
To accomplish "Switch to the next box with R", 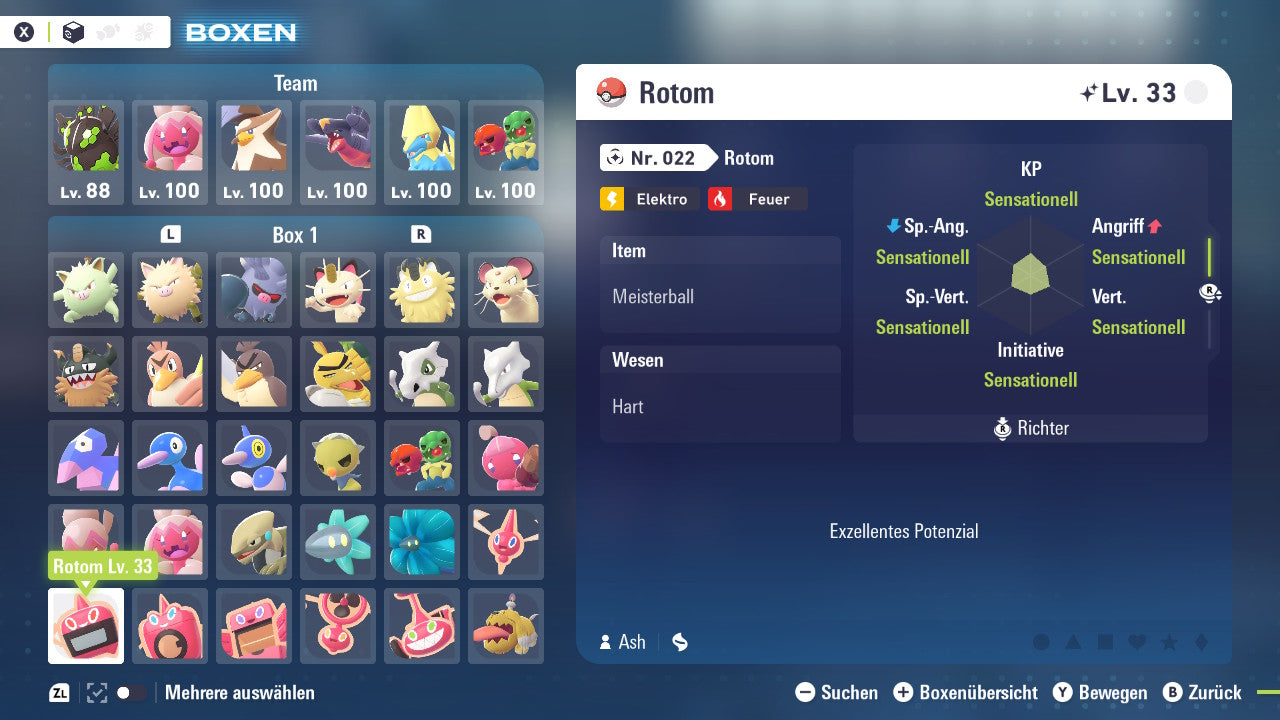I will tap(421, 234).
